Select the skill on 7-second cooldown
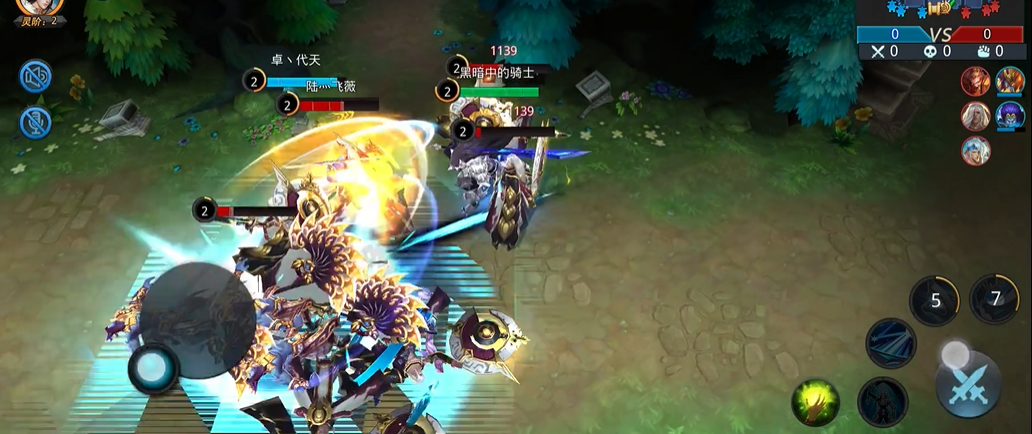 coord(994,298)
